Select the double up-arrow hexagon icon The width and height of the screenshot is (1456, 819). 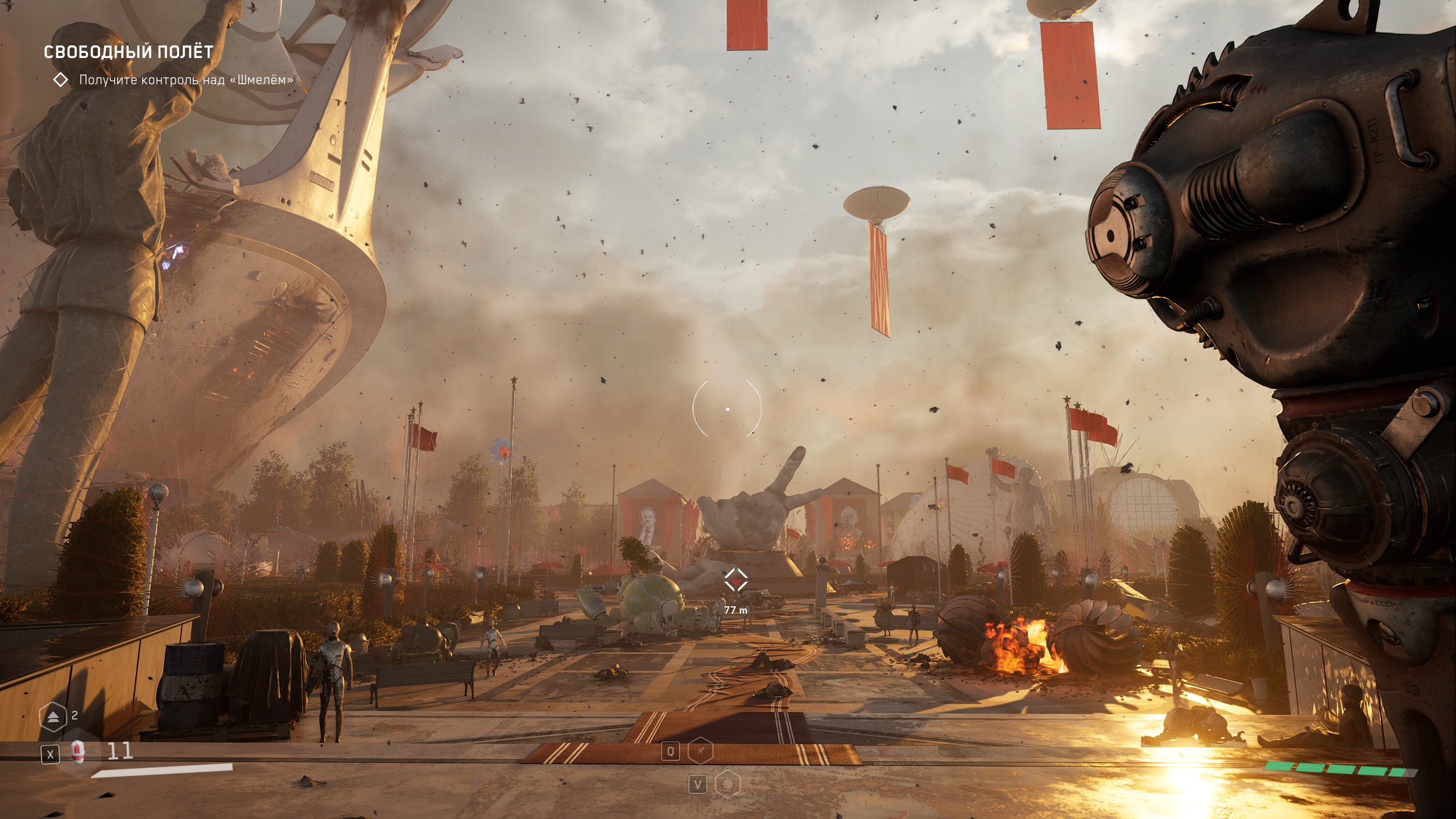click(53, 717)
